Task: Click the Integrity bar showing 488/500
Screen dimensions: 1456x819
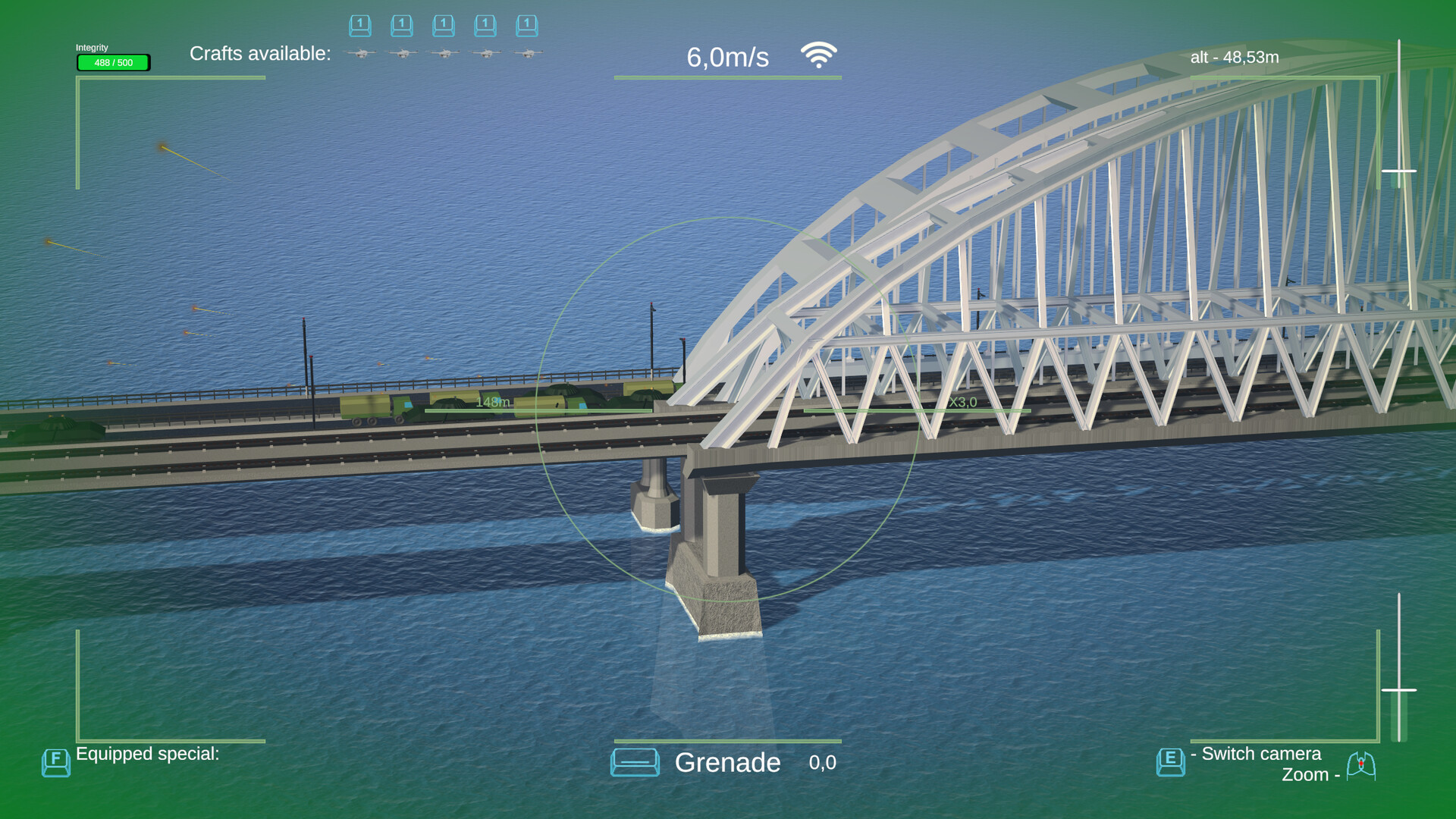Action: click(112, 63)
